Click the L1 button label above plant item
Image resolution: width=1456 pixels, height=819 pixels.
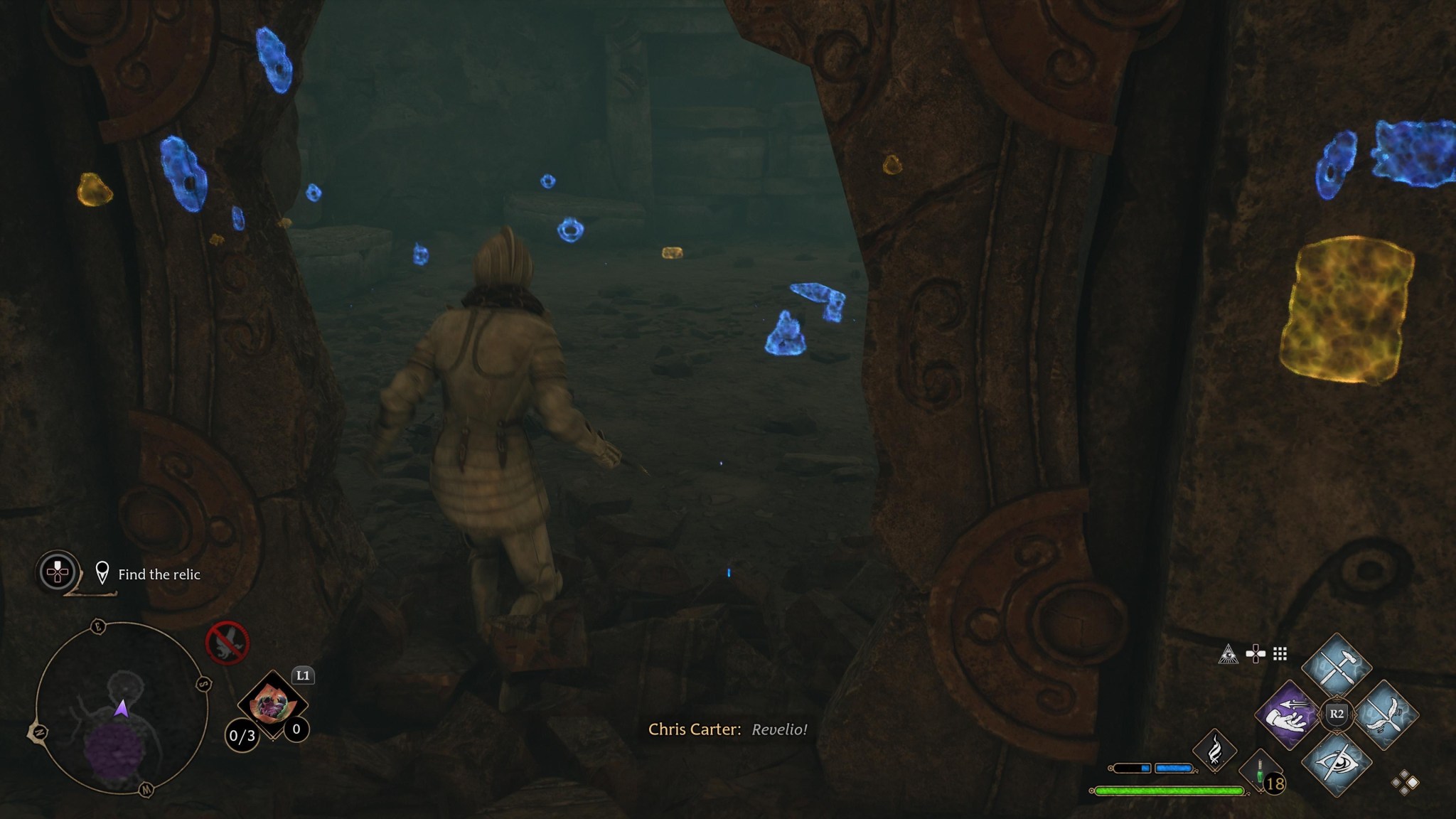[303, 676]
